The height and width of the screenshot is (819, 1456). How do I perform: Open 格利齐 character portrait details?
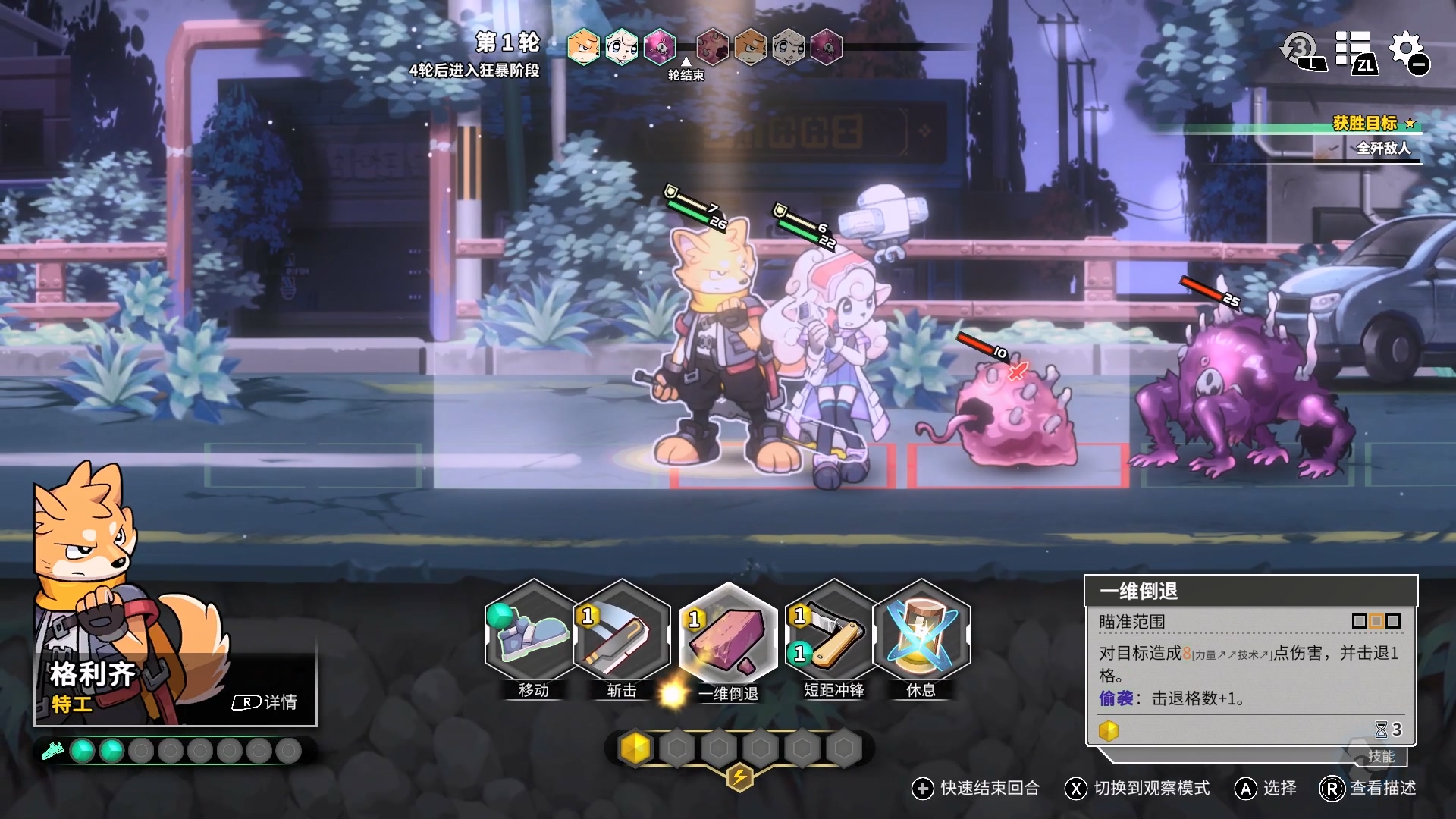pyautogui.click(x=114, y=591)
